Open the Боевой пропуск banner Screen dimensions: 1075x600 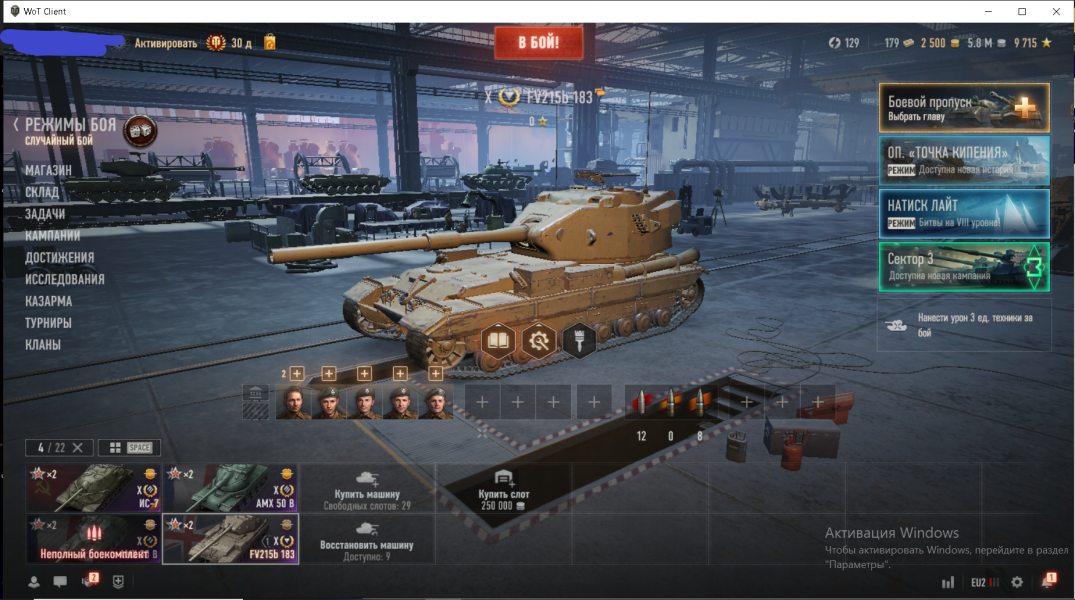[964, 108]
